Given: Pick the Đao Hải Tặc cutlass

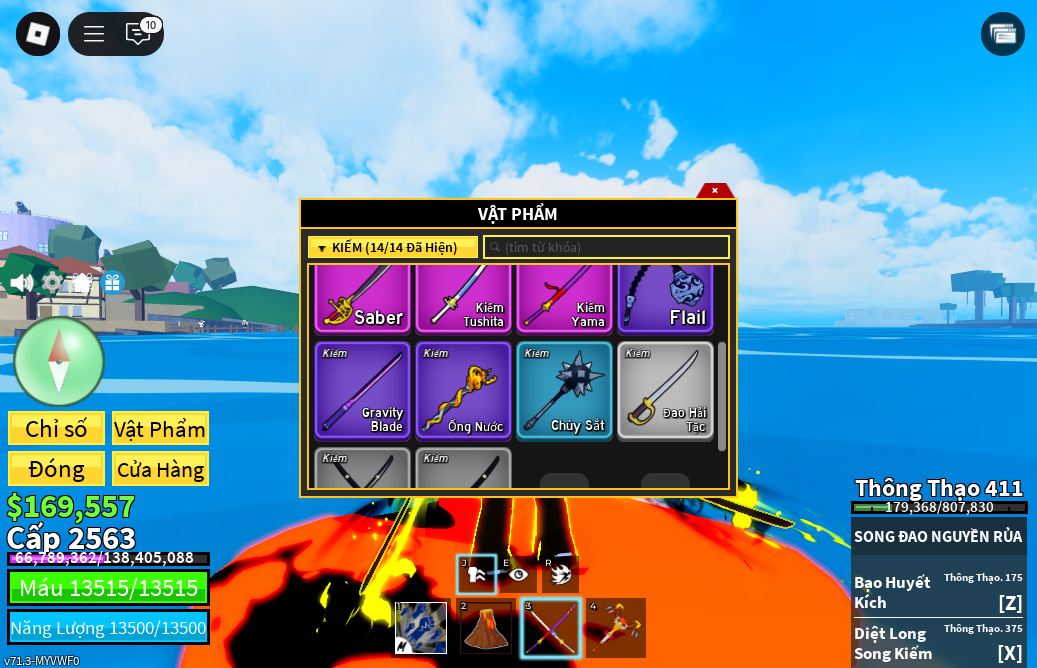Looking at the screenshot, I should click(x=665, y=390).
